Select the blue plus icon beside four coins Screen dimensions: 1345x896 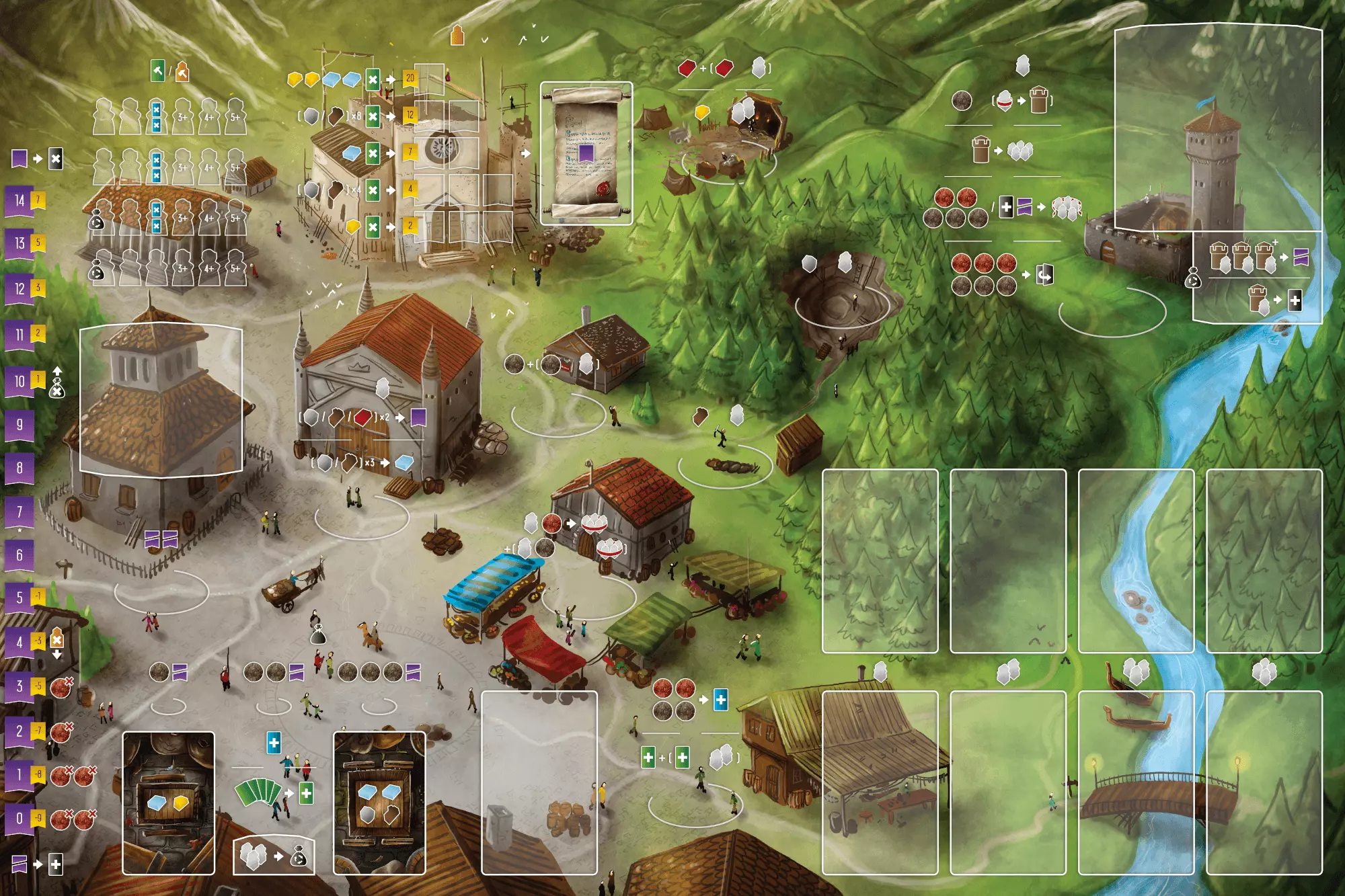pyautogui.click(x=720, y=700)
